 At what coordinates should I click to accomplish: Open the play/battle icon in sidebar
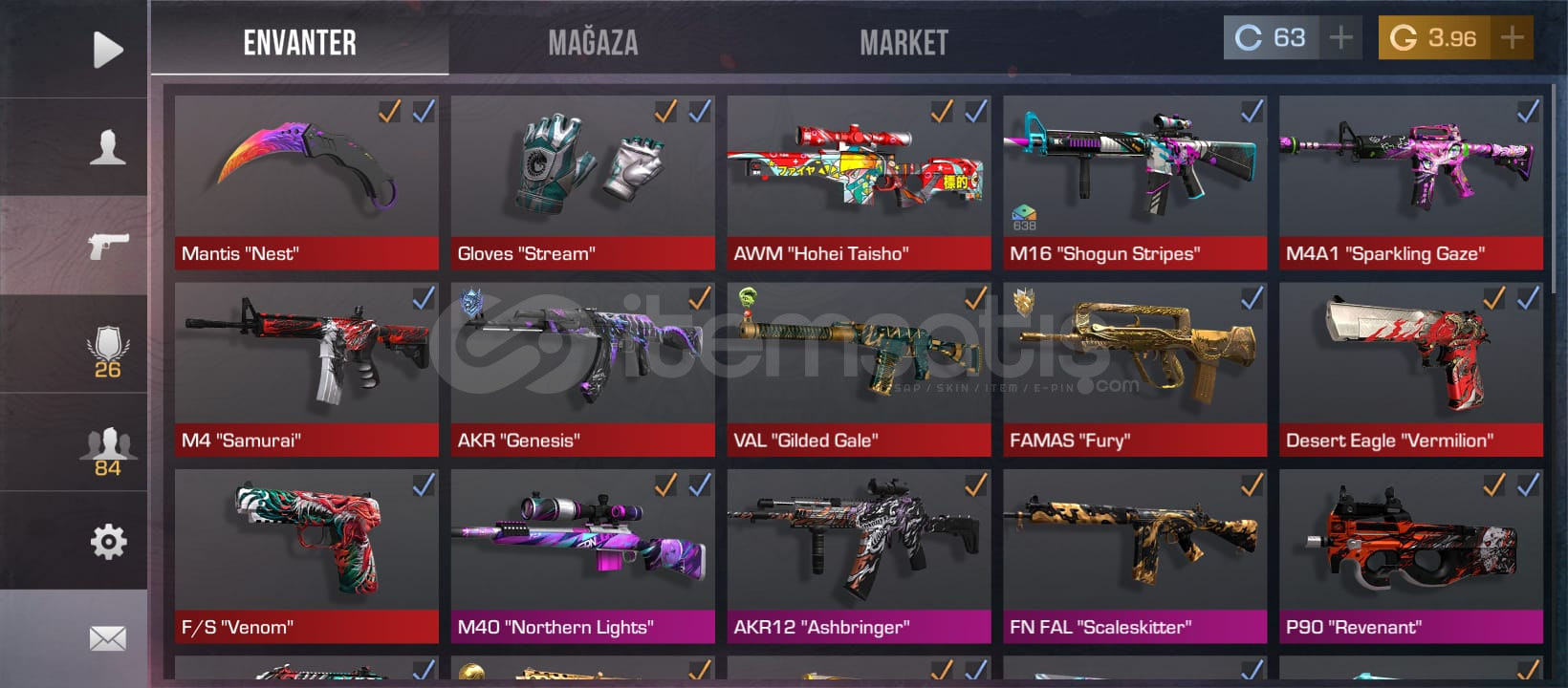tap(108, 49)
